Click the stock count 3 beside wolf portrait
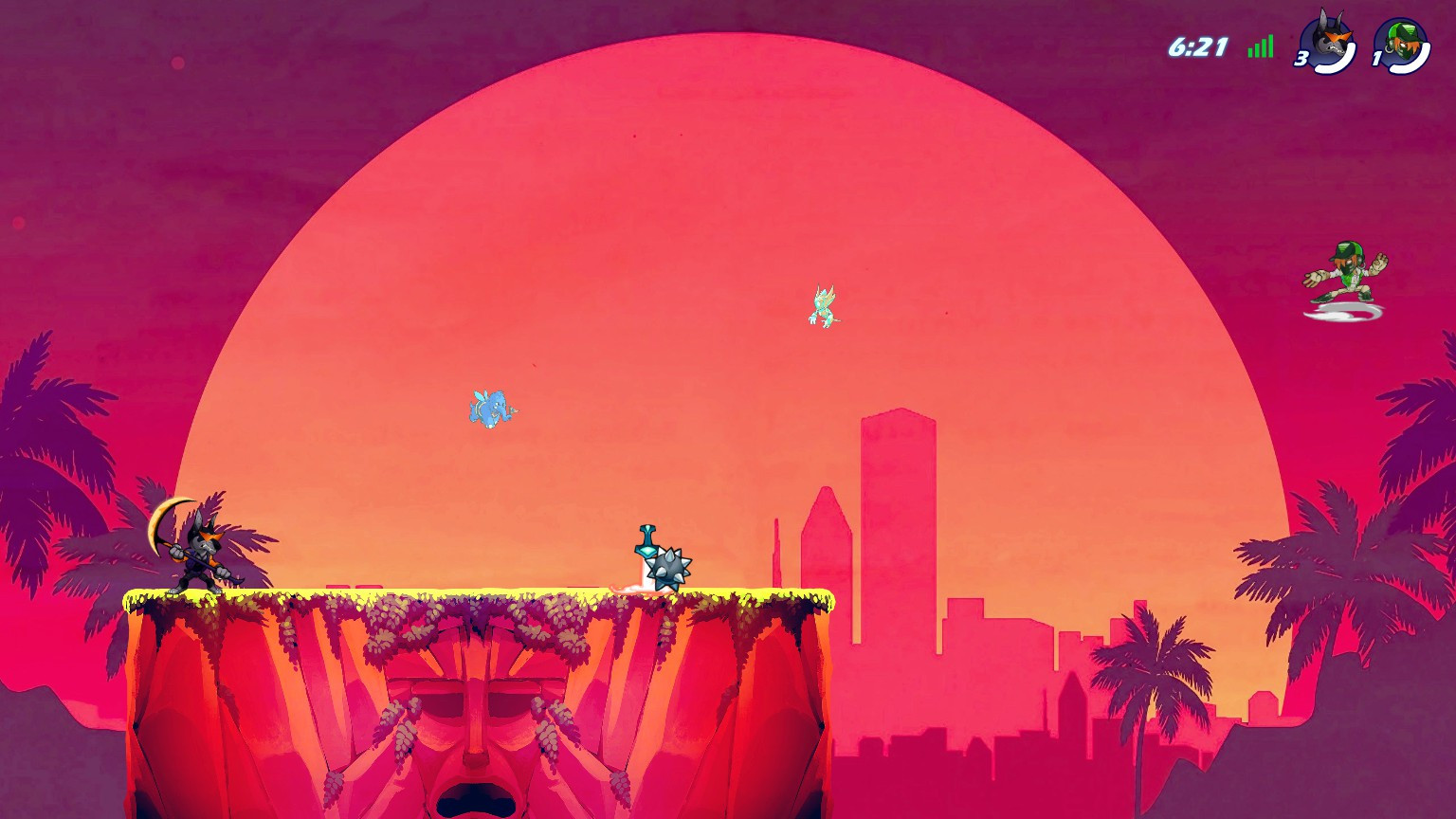Screen dimensions: 1456x819 [1300, 59]
